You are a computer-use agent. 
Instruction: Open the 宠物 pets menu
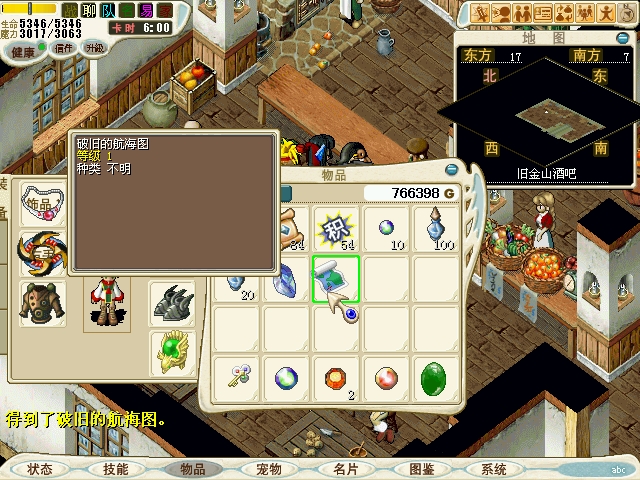(268, 469)
